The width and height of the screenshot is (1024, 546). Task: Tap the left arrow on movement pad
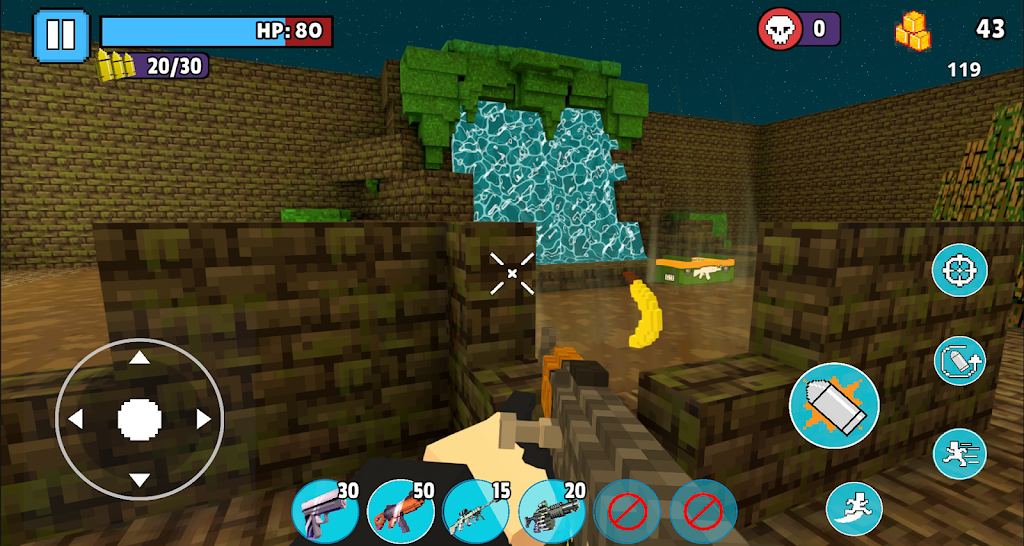74,419
